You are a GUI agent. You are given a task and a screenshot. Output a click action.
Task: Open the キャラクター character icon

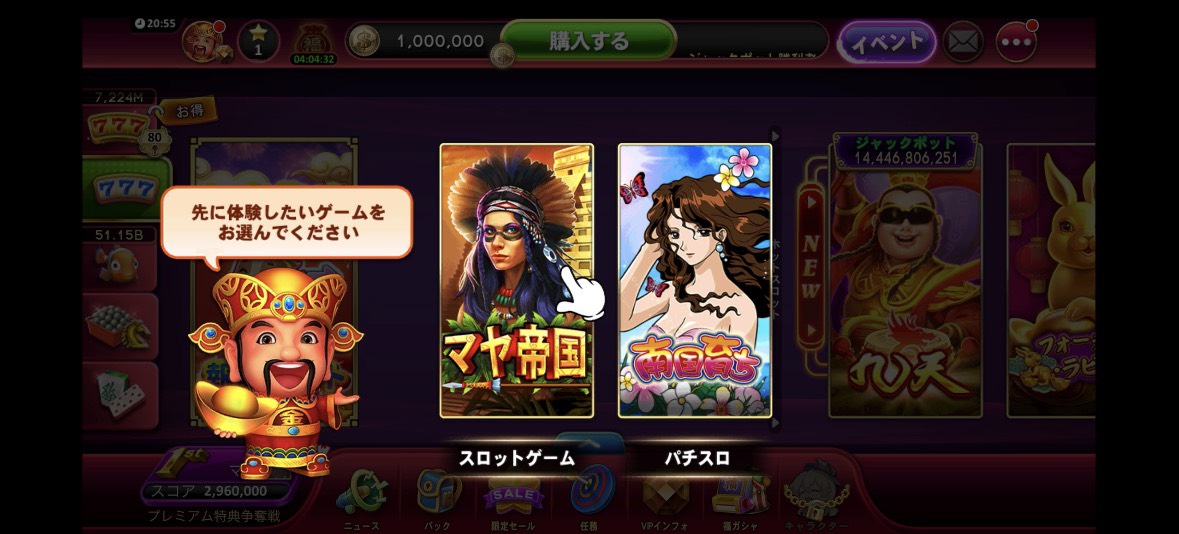817,493
